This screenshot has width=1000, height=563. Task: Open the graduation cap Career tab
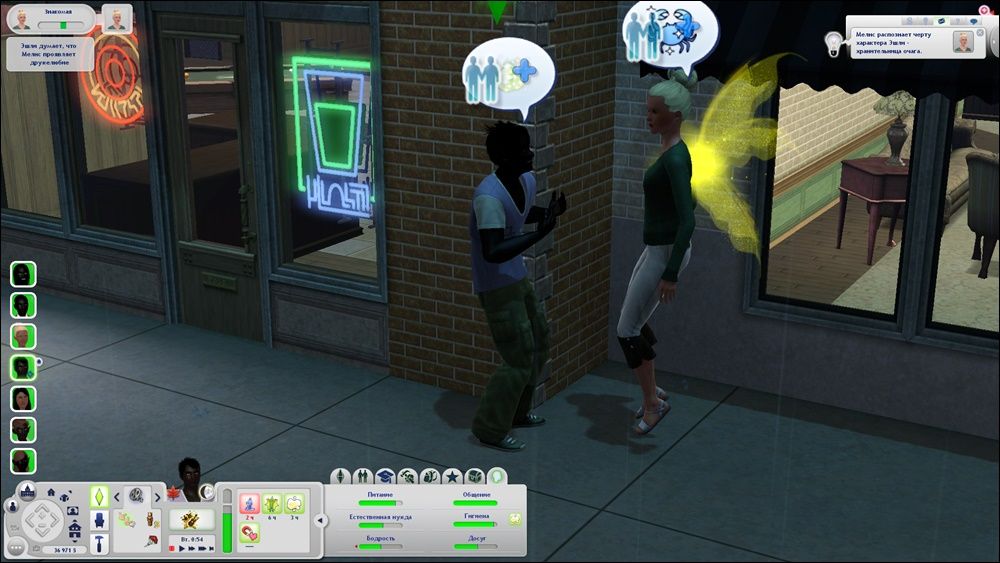[385, 476]
